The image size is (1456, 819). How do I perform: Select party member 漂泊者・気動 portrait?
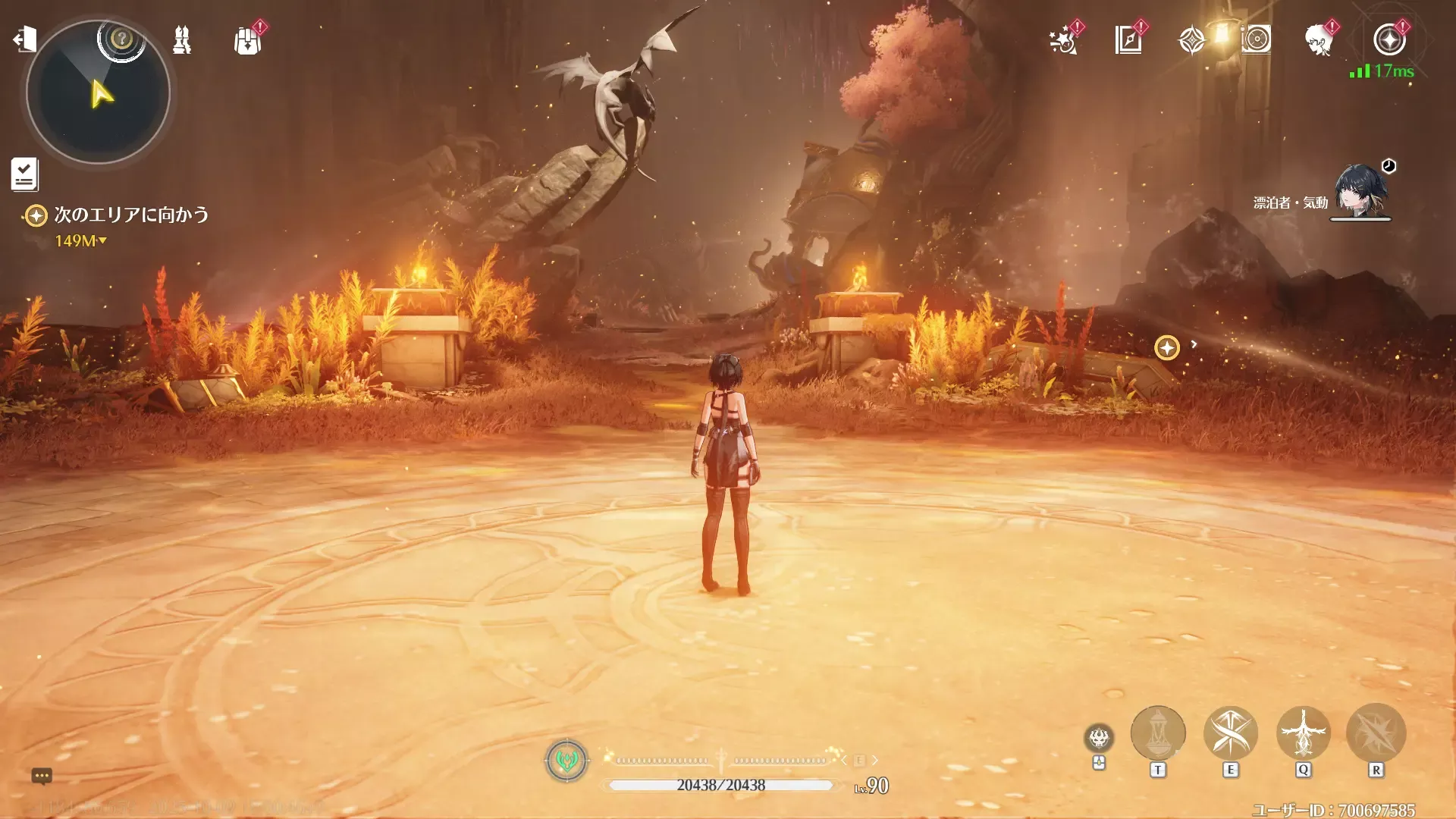click(1360, 191)
